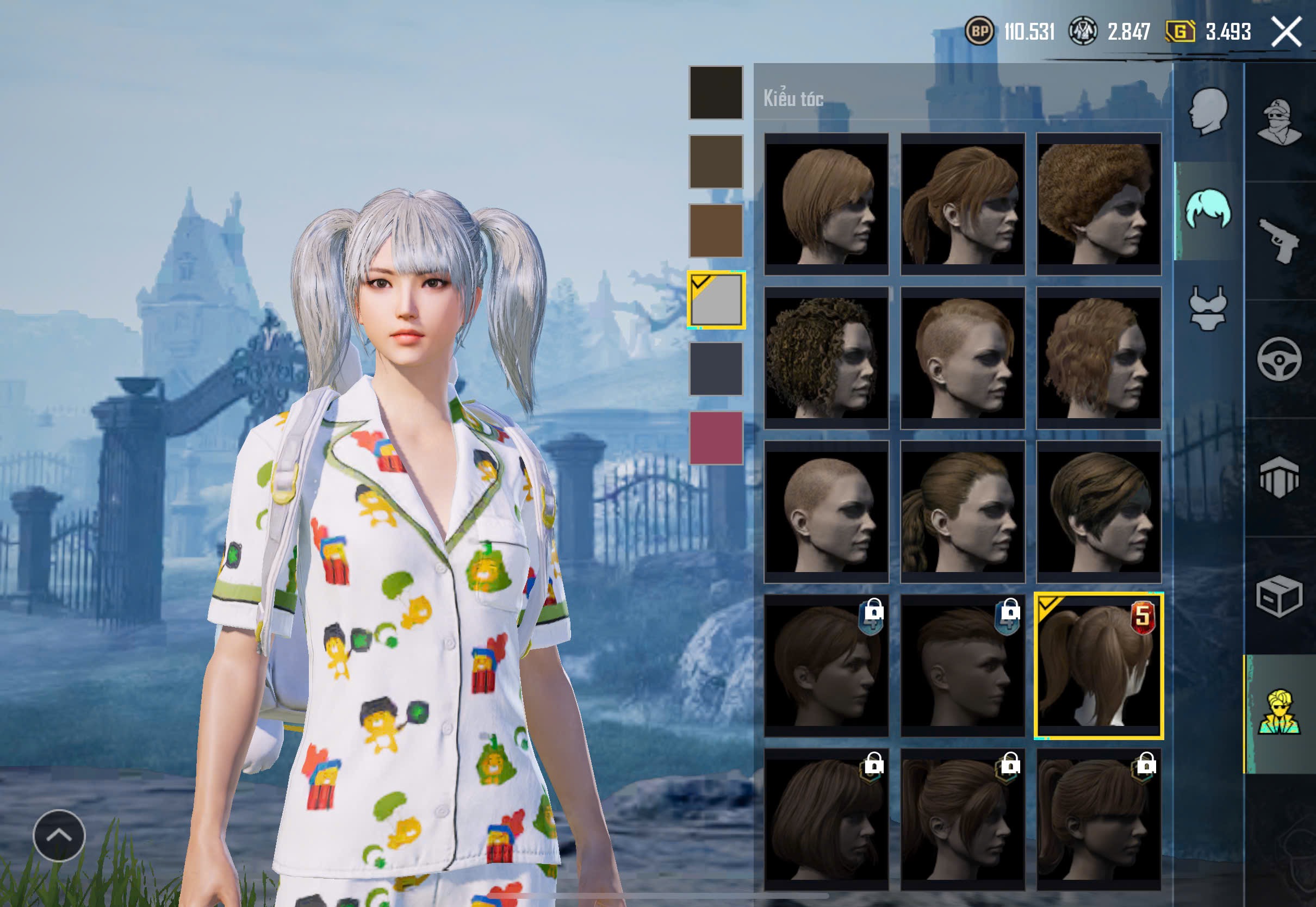Open the outfit category with masked soldier icon
The image size is (1316, 907).
click(1279, 122)
